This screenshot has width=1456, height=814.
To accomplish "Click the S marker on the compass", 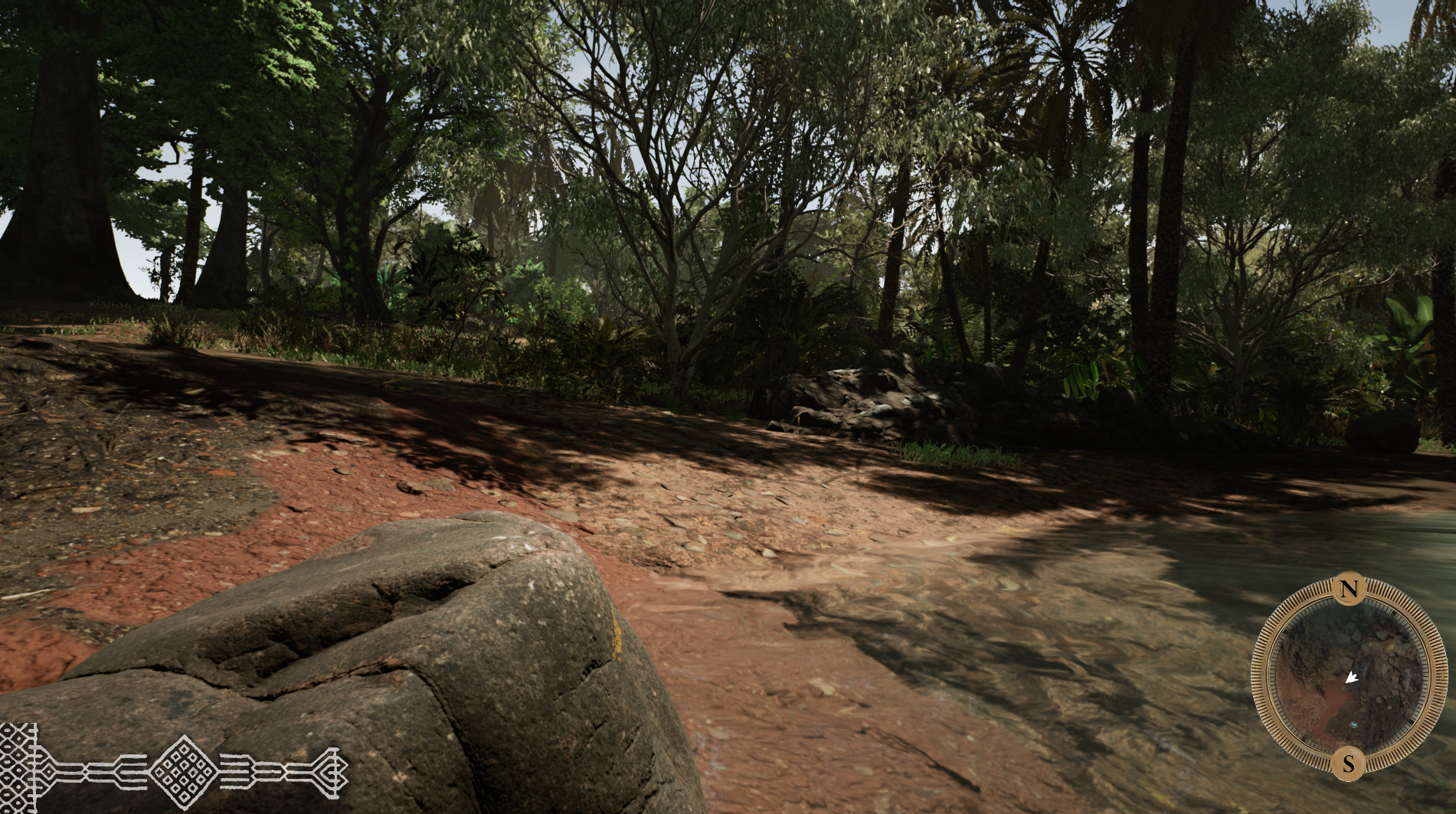I will pyautogui.click(x=1349, y=763).
